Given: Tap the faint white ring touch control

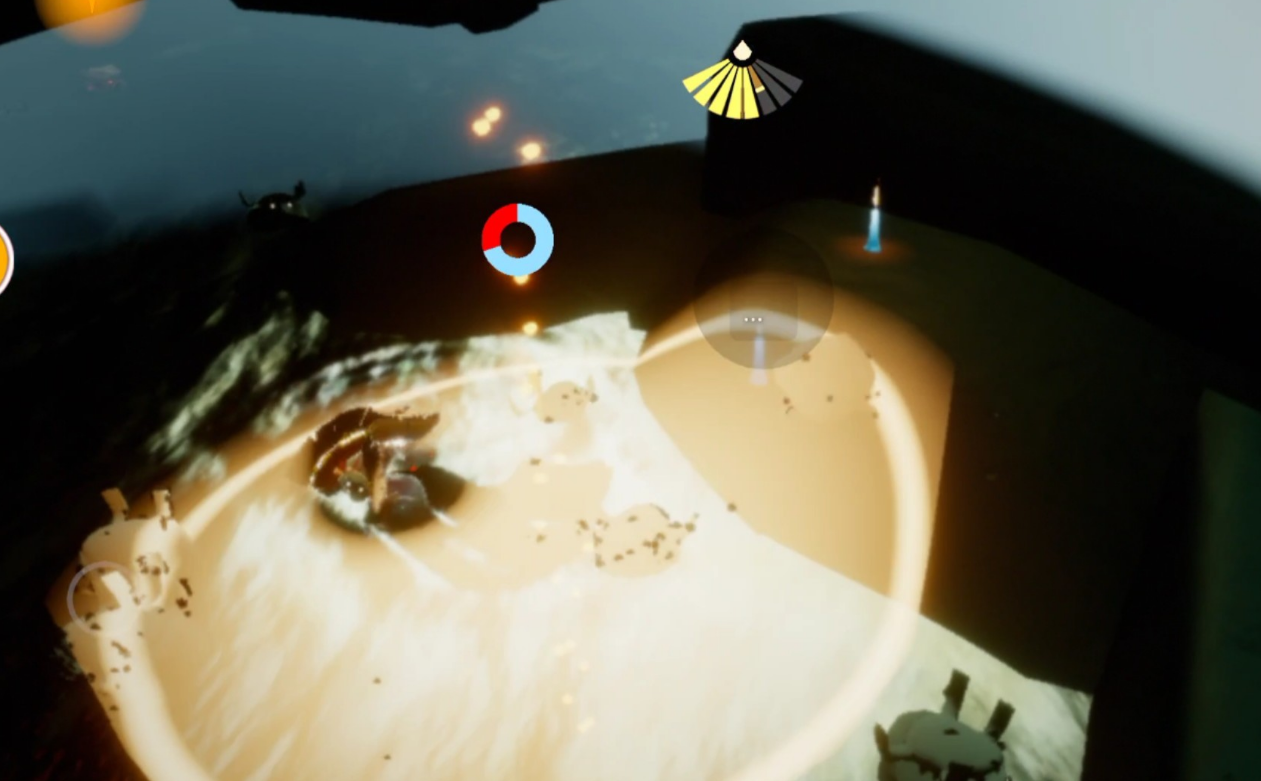Looking at the screenshot, I should click(101, 596).
